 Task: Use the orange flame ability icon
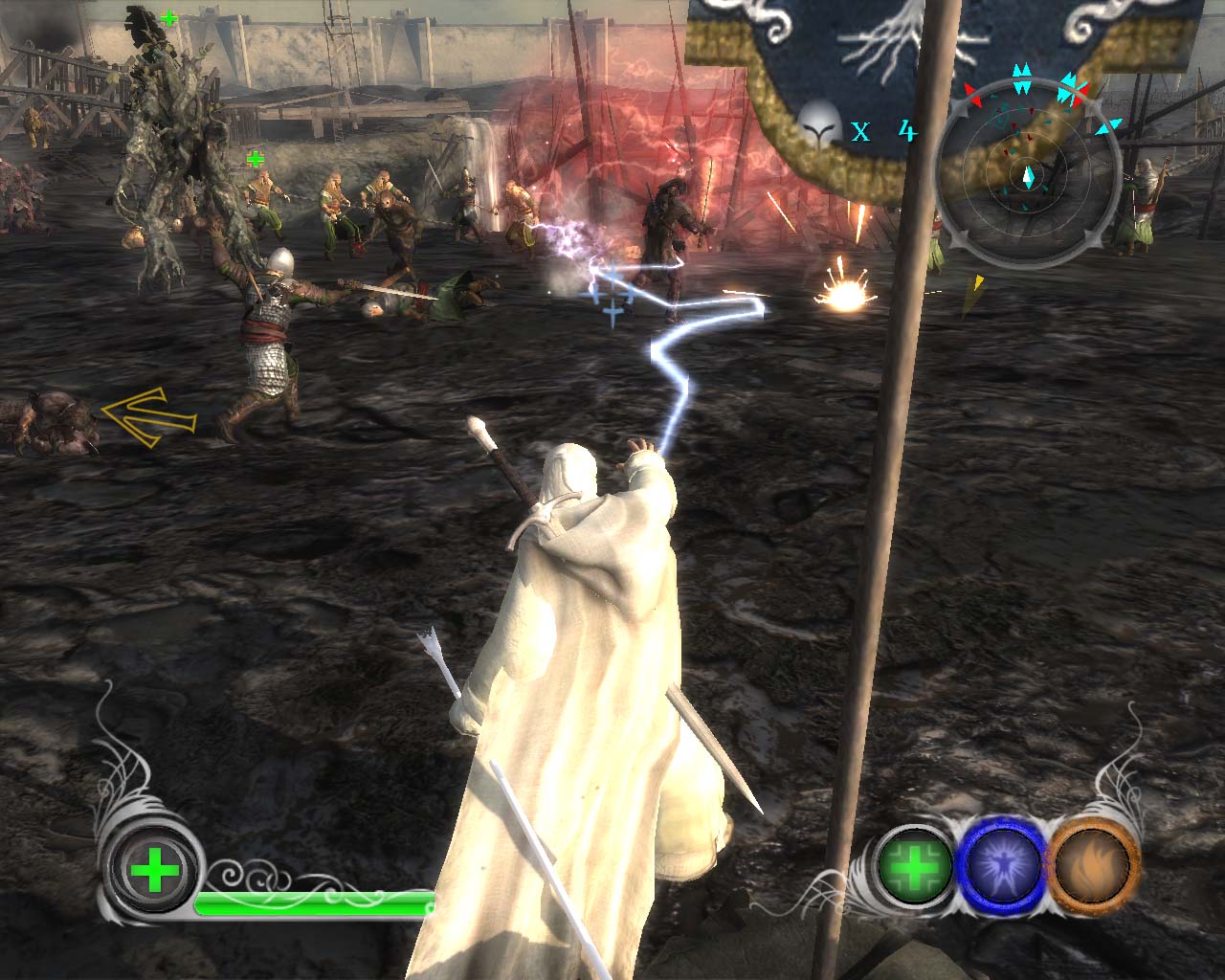(1094, 866)
